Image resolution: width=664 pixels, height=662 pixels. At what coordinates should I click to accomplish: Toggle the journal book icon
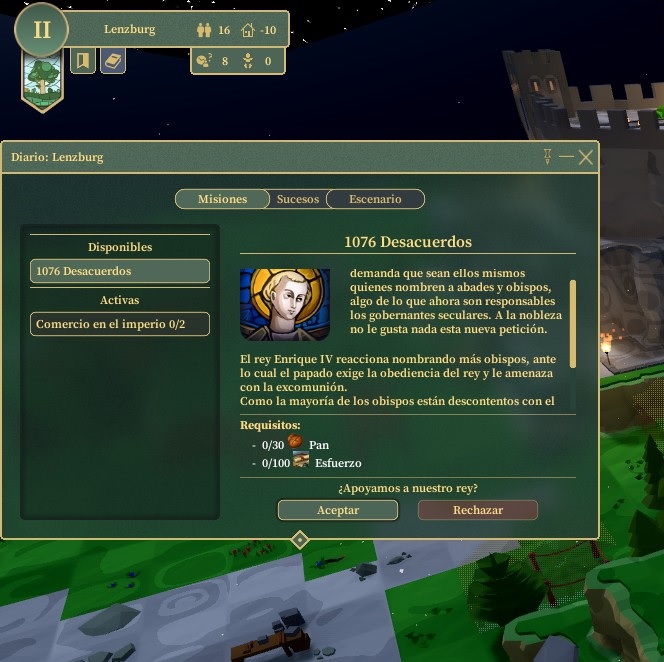tap(113, 62)
